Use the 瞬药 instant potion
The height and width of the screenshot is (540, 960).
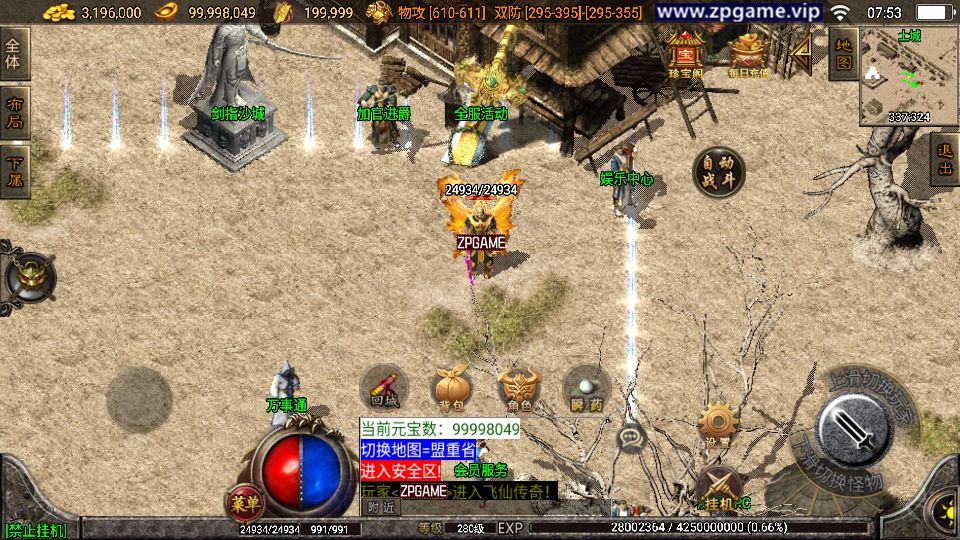coord(586,388)
